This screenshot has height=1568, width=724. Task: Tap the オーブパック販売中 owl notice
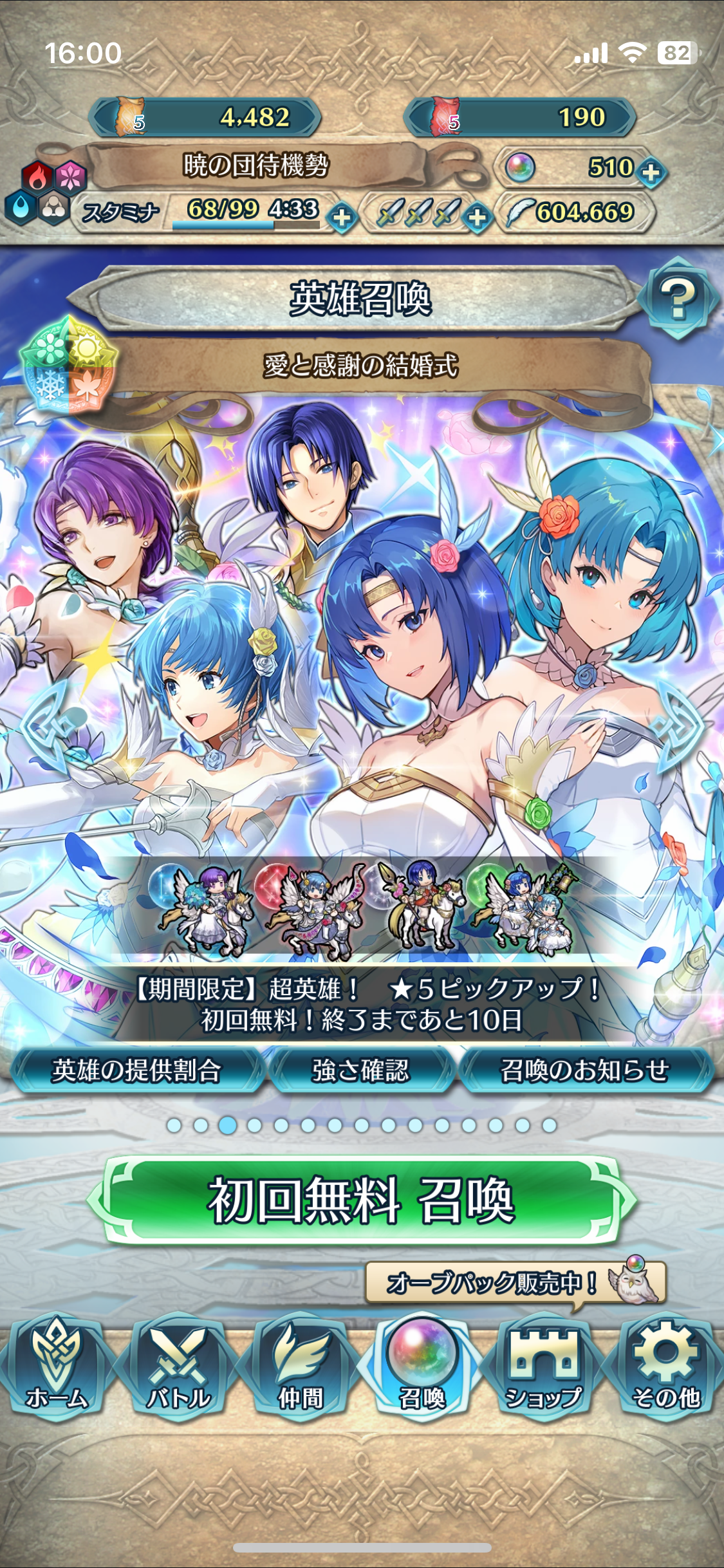[x=515, y=1282]
